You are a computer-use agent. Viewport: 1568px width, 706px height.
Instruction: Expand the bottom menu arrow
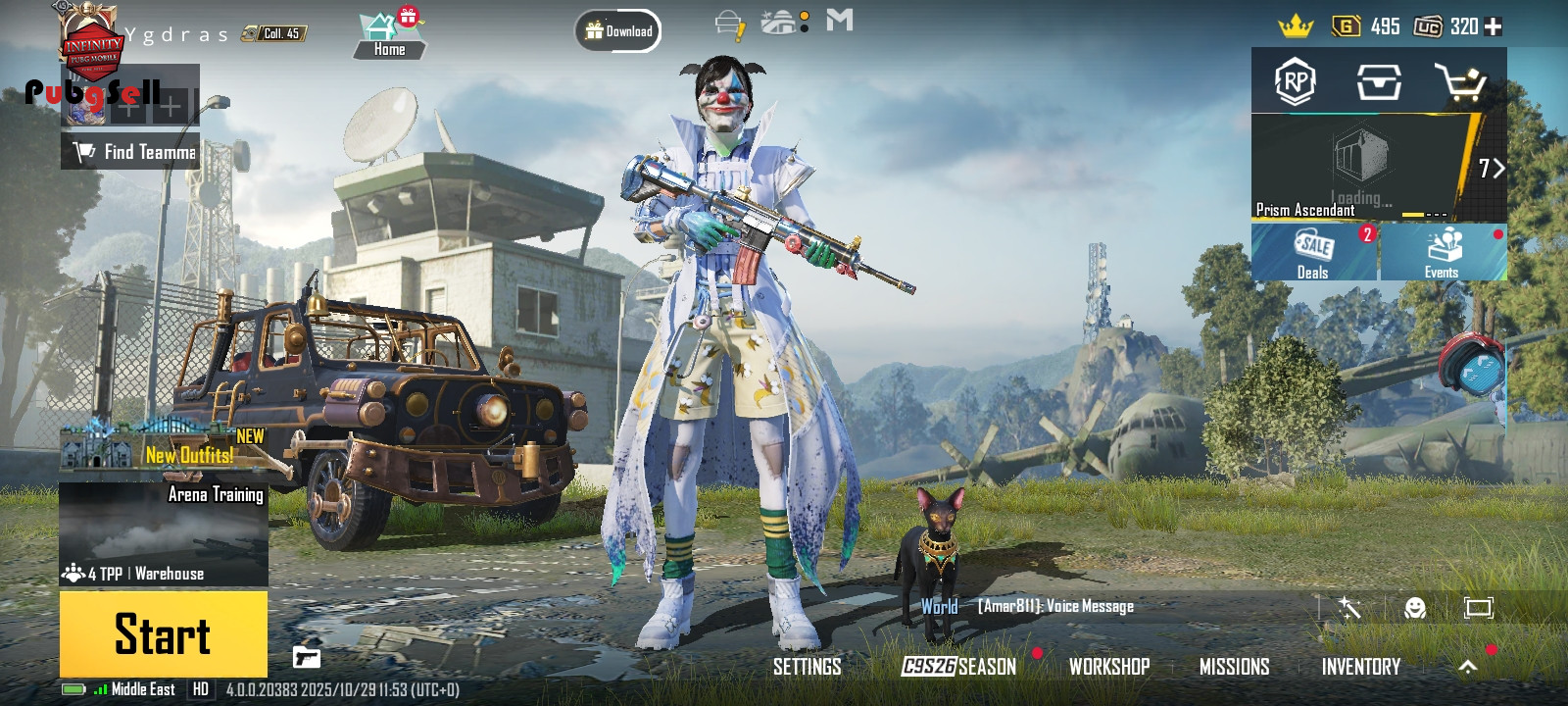pos(1467,667)
